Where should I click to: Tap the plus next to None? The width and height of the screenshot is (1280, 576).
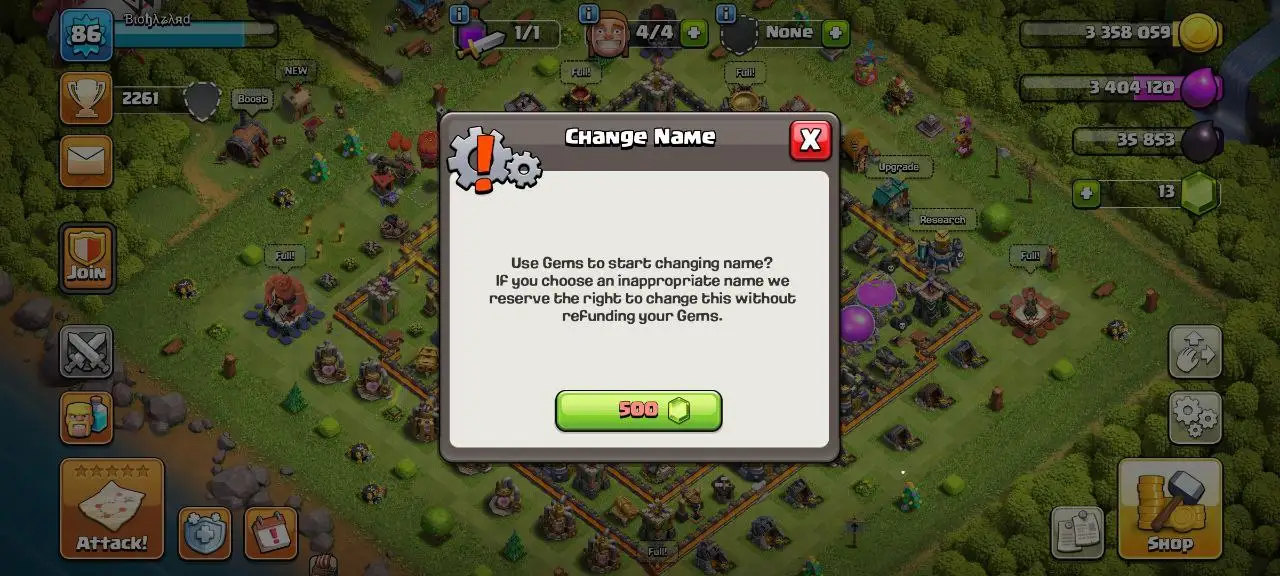[835, 33]
